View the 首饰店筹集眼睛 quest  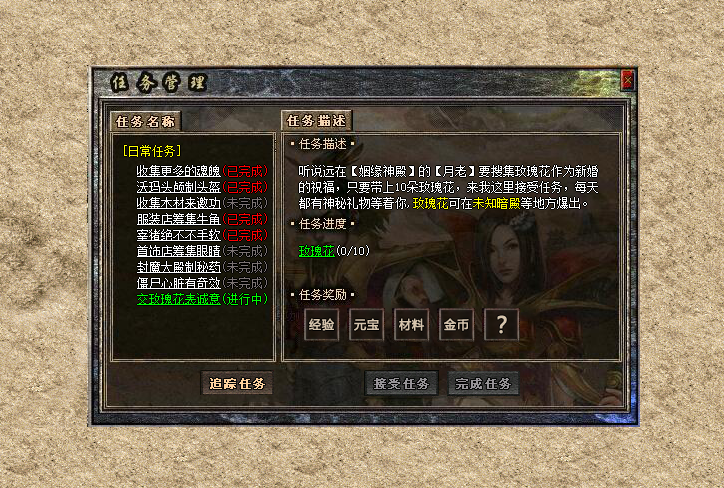[x=178, y=251]
